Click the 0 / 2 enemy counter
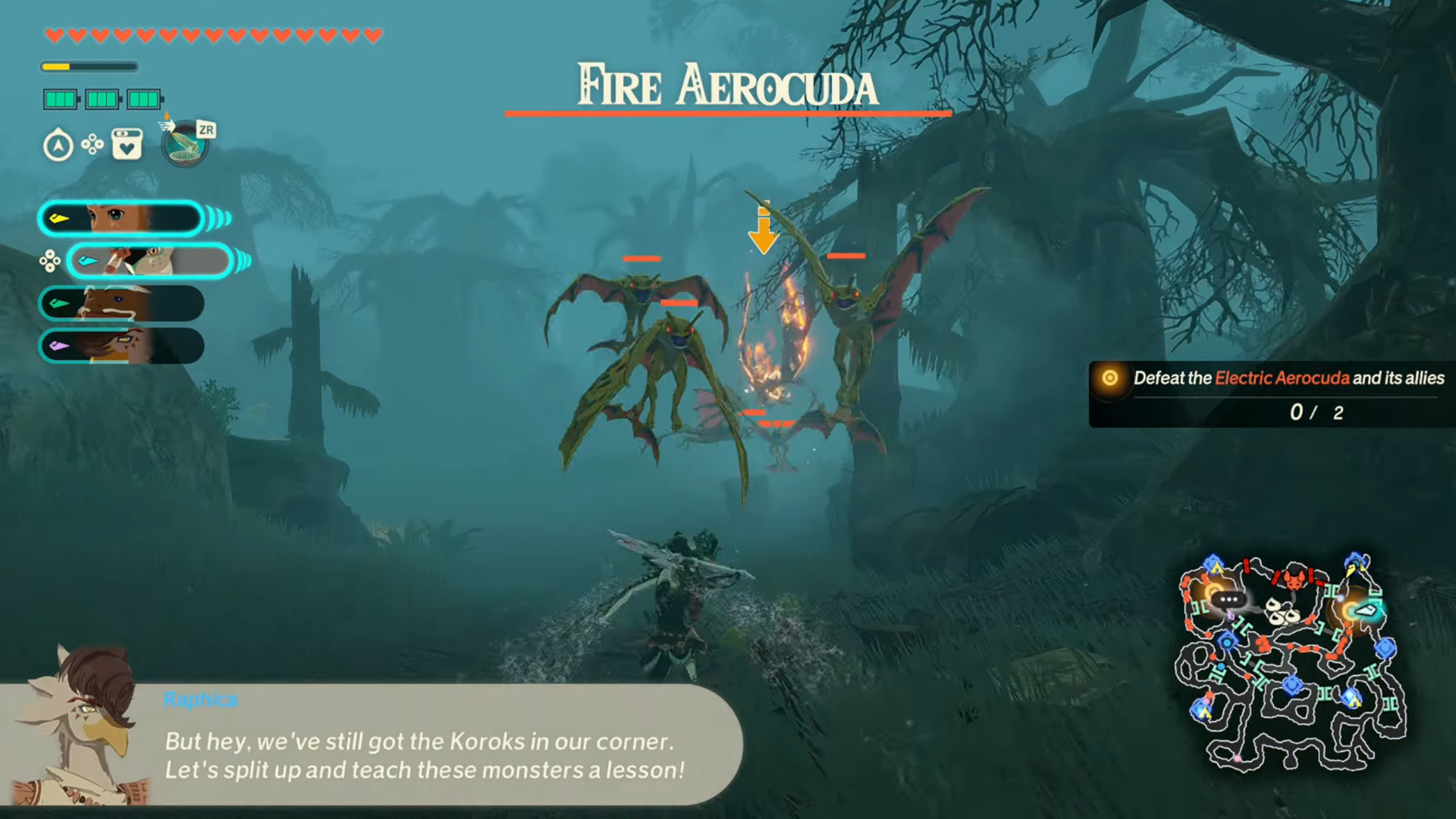Image resolution: width=1456 pixels, height=819 pixels. click(1316, 413)
